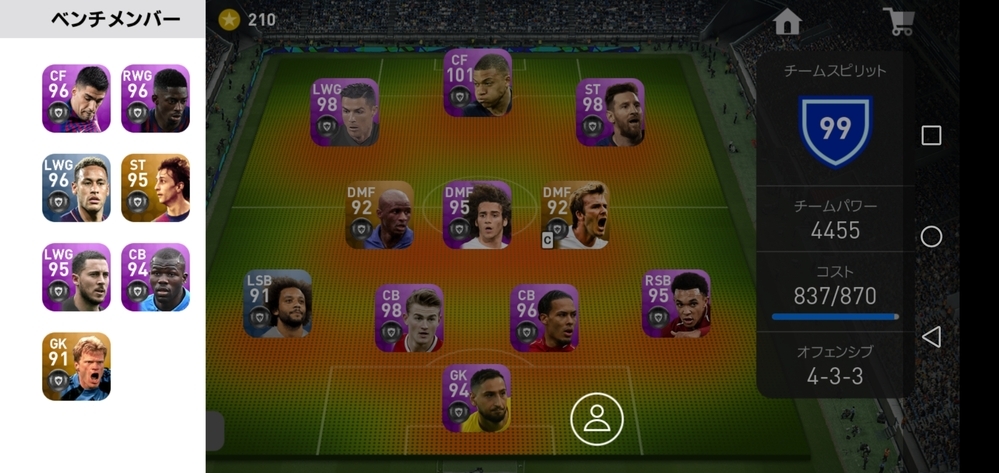Screen dimensions: 999x473
Task: Select the CB 98 defender card
Action: coord(409,318)
